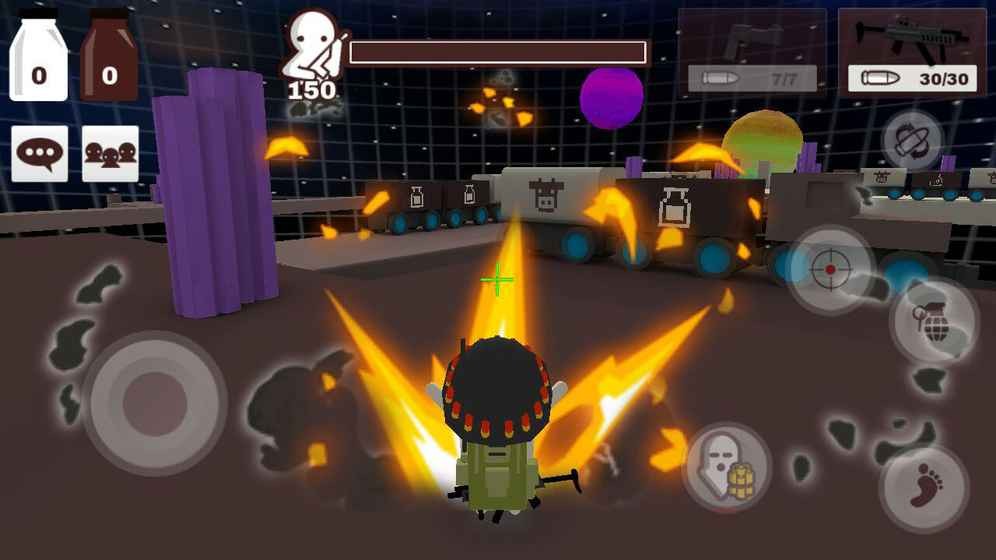The height and width of the screenshot is (560, 996).
Task: Open the chat speech bubble button
Action: [x=40, y=154]
